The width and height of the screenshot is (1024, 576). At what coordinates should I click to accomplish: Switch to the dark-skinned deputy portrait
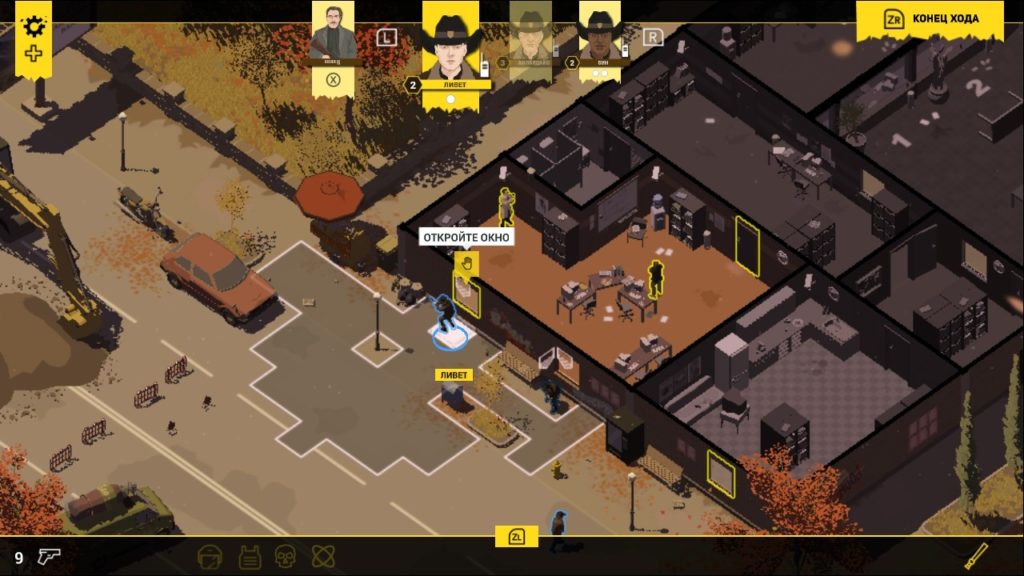pyautogui.click(x=600, y=35)
